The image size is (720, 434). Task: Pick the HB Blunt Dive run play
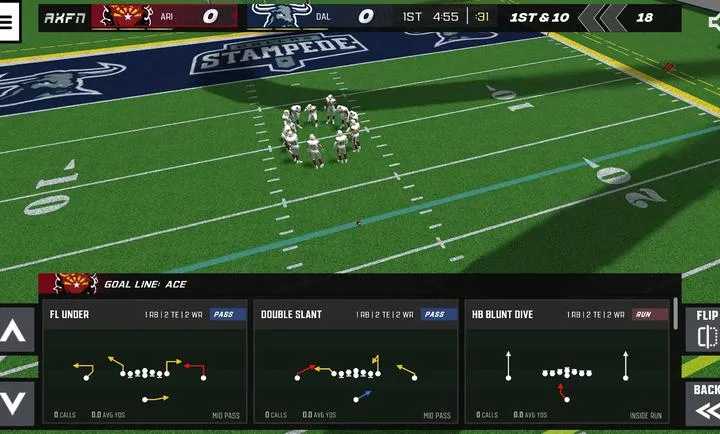pos(566,362)
